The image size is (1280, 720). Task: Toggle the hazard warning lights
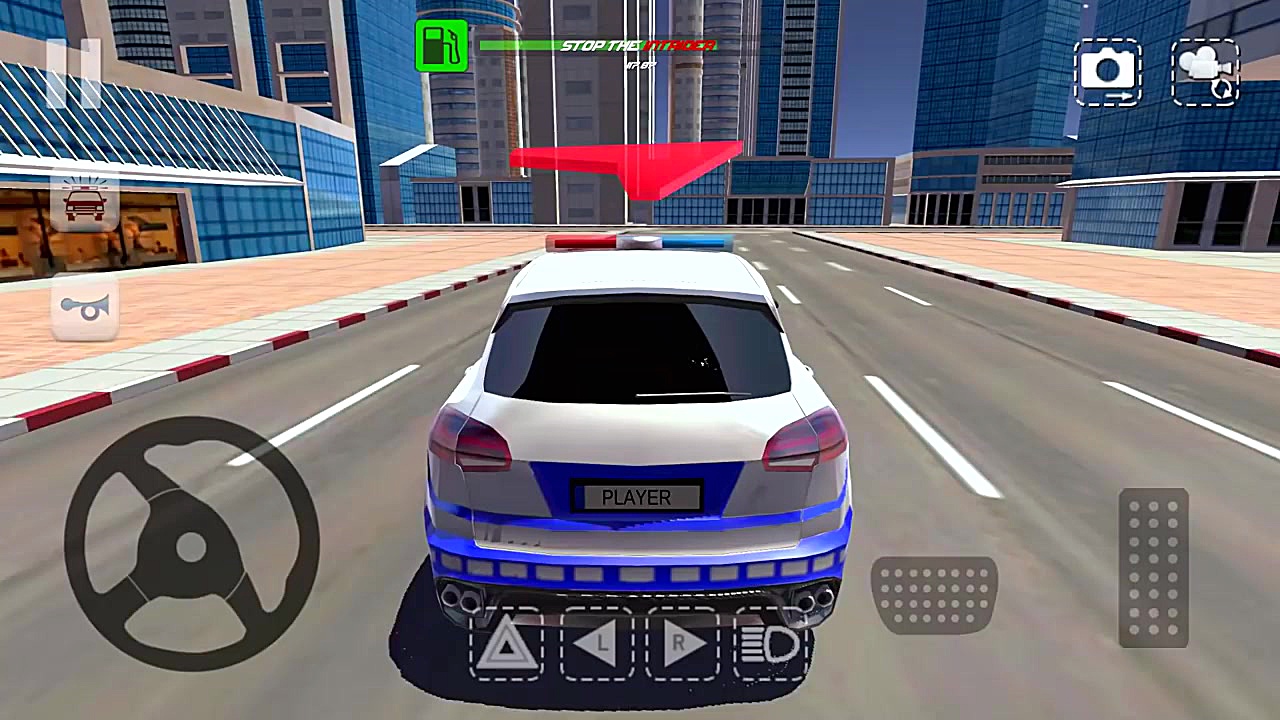click(507, 645)
